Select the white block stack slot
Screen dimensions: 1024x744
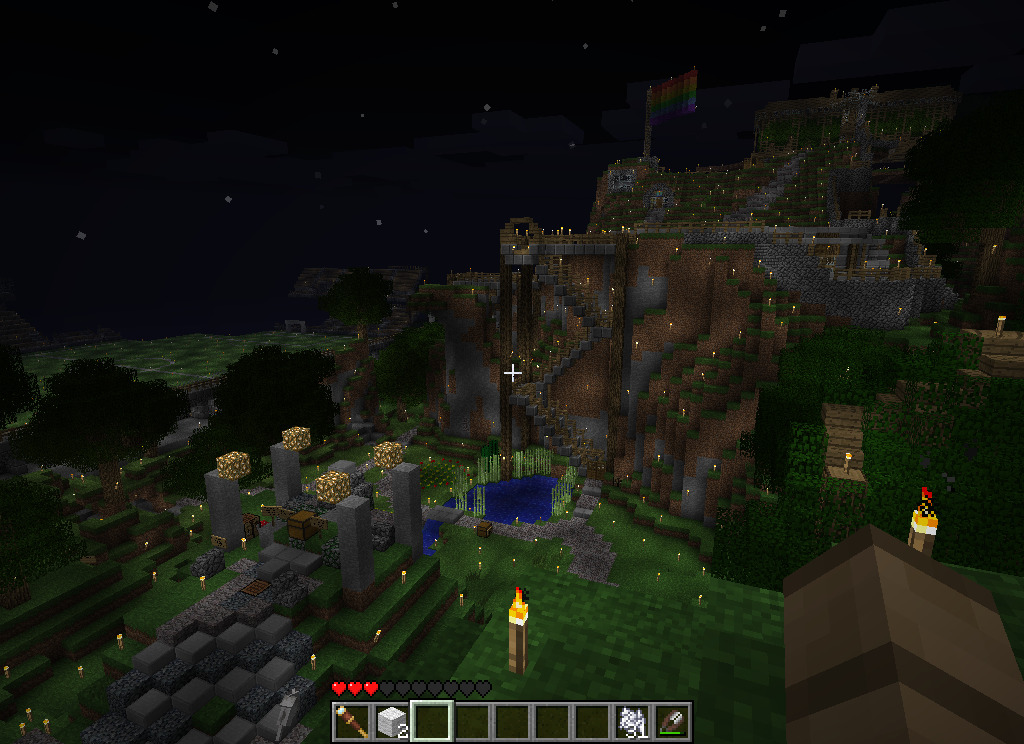click(392, 721)
